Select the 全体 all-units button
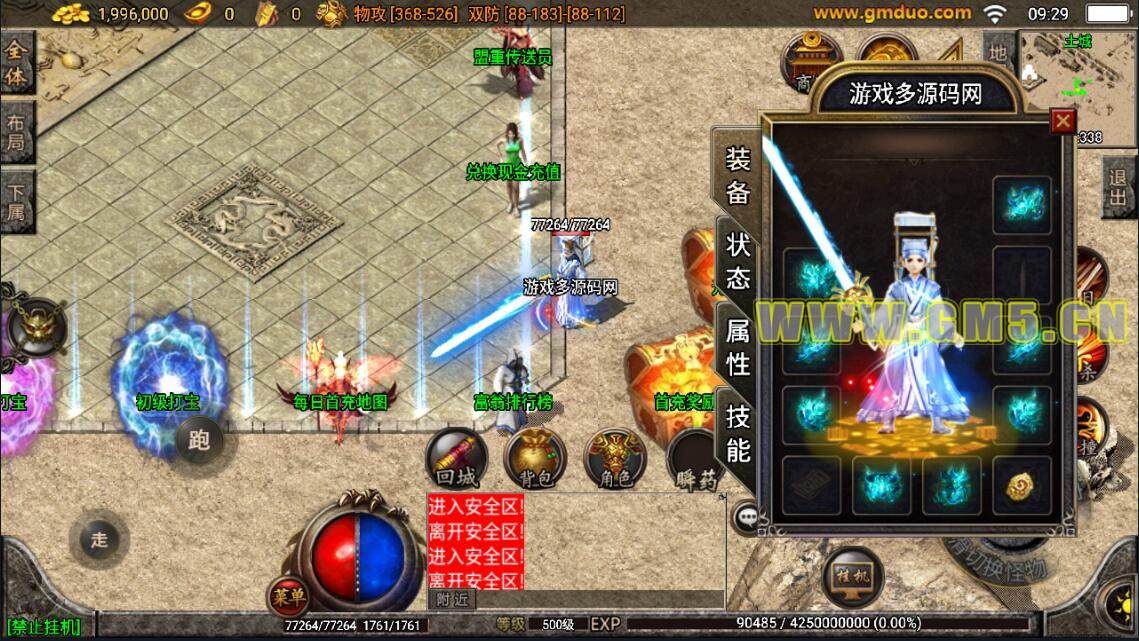 [17, 63]
